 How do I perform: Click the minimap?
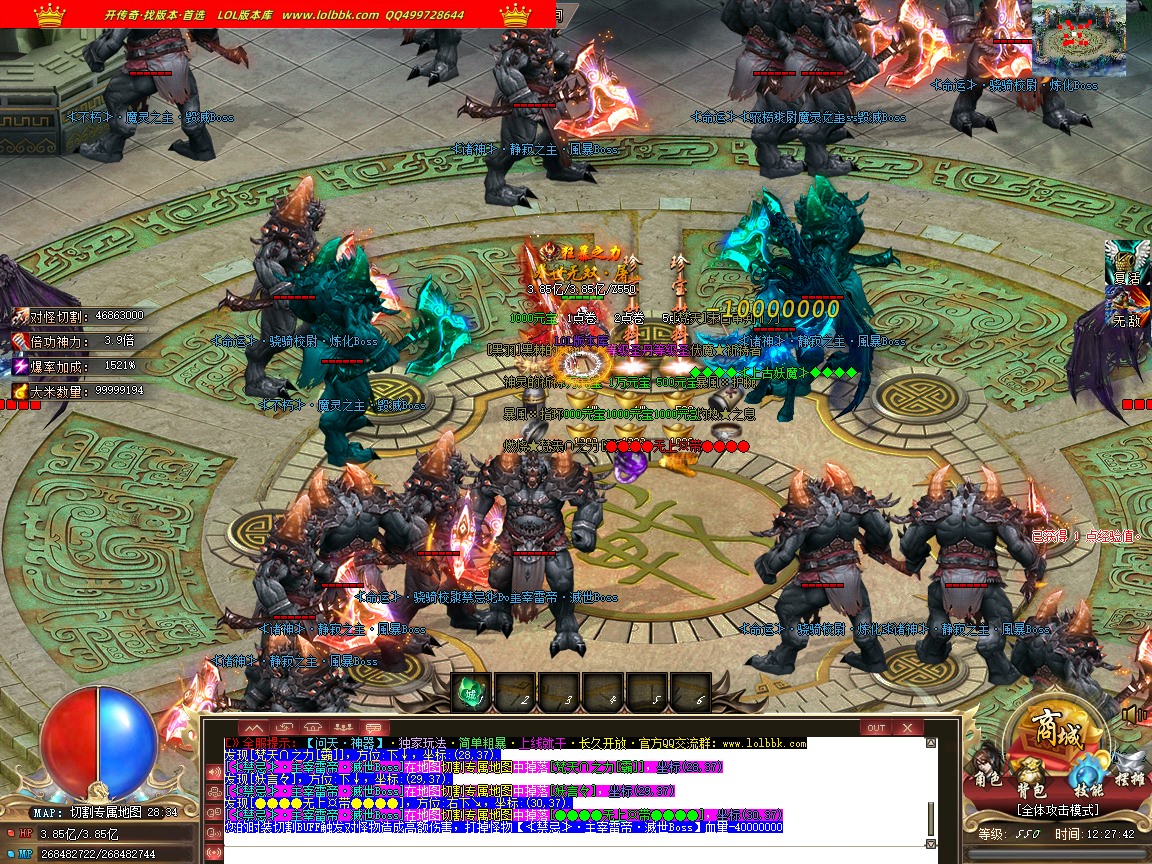click(x=1079, y=38)
